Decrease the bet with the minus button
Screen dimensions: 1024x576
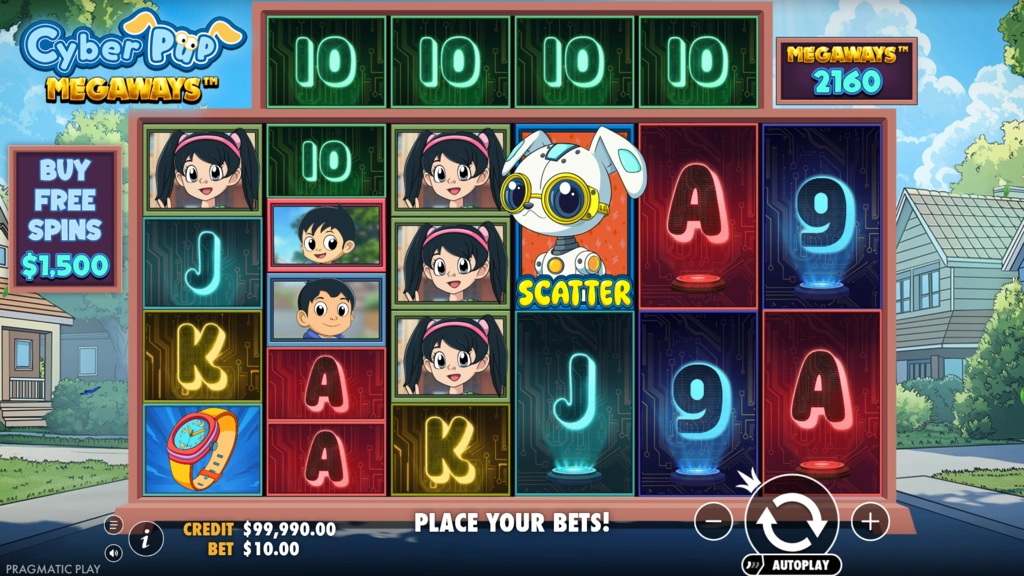tap(713, 521)
